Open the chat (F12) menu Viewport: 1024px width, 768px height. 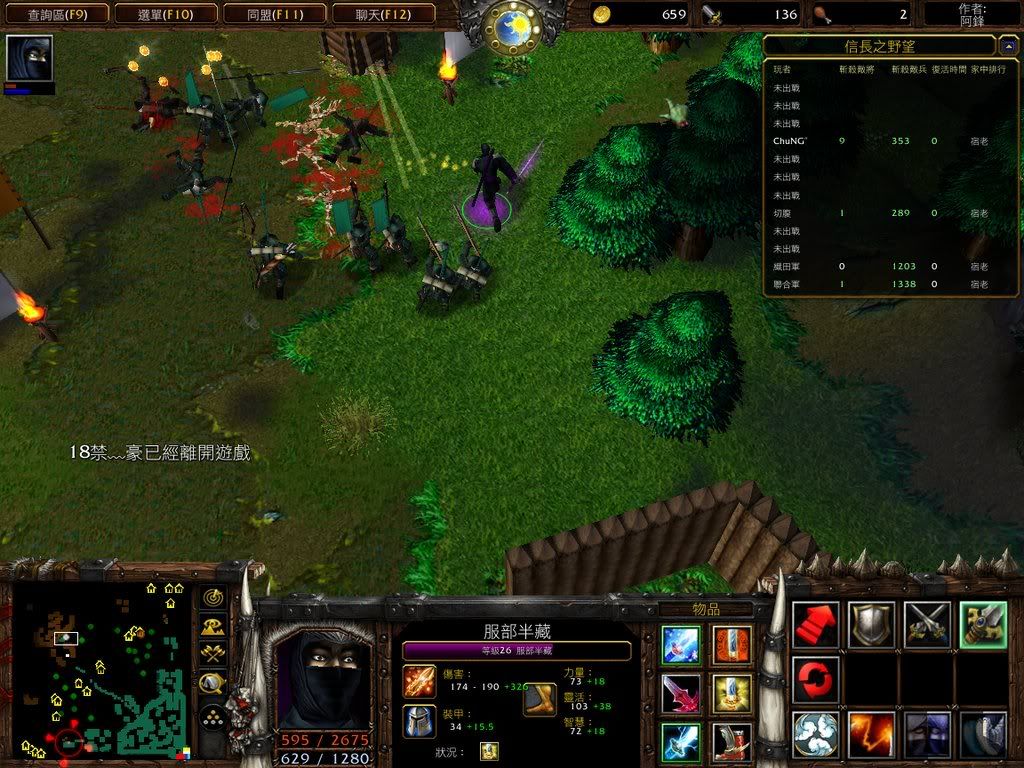[381, 14]
